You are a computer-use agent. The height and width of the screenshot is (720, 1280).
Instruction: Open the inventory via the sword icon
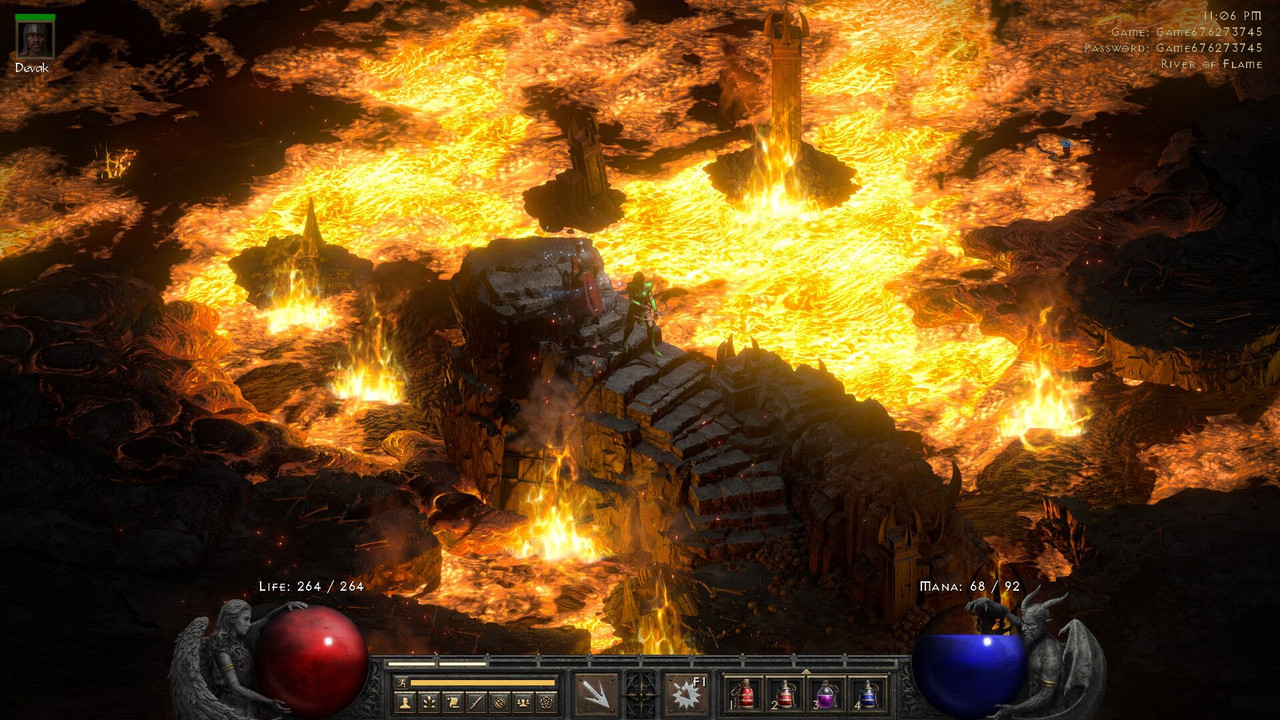(x=477, y=702)
